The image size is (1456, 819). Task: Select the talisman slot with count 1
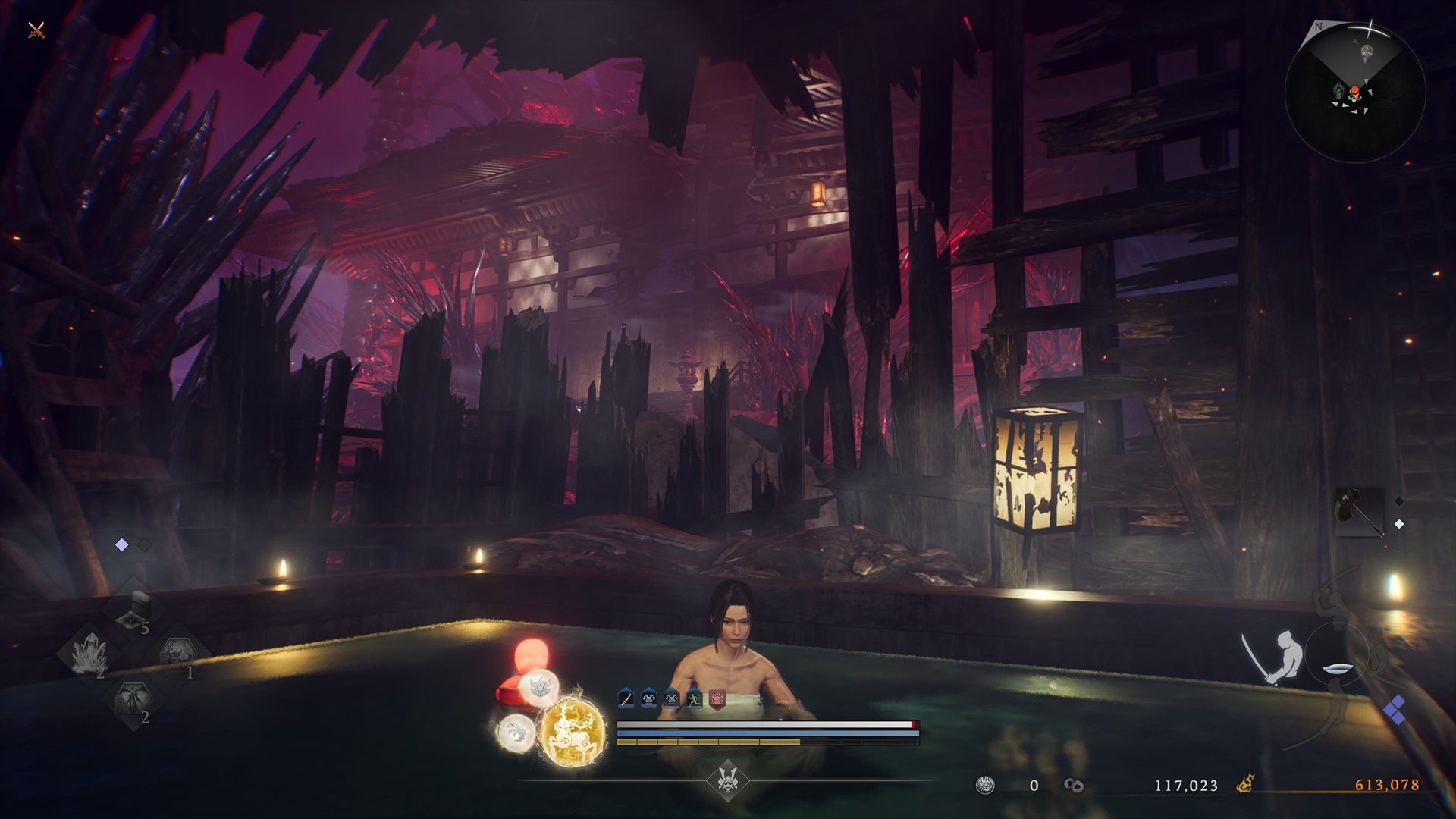pyautogui.click(x=177, y=653)
